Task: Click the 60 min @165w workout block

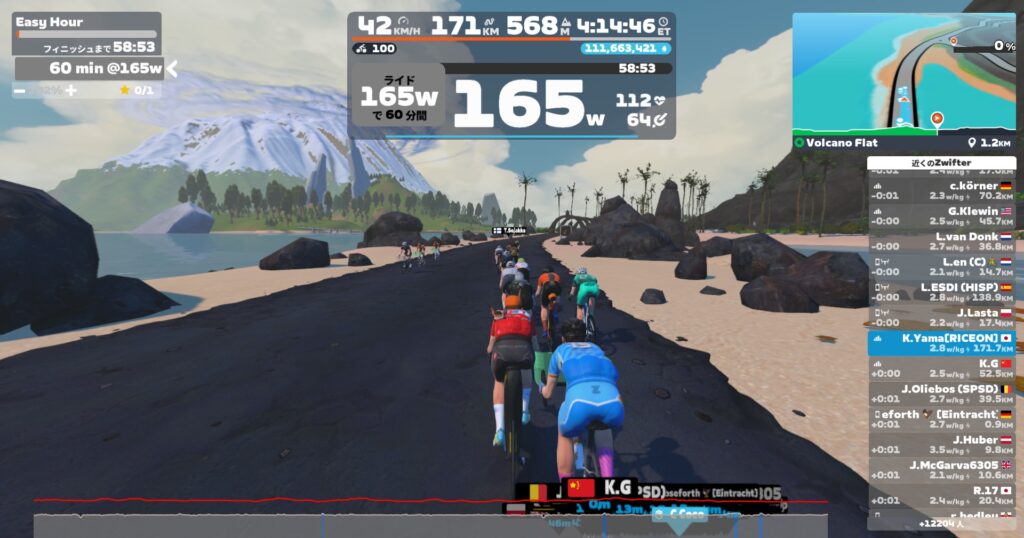Action: 90,68
